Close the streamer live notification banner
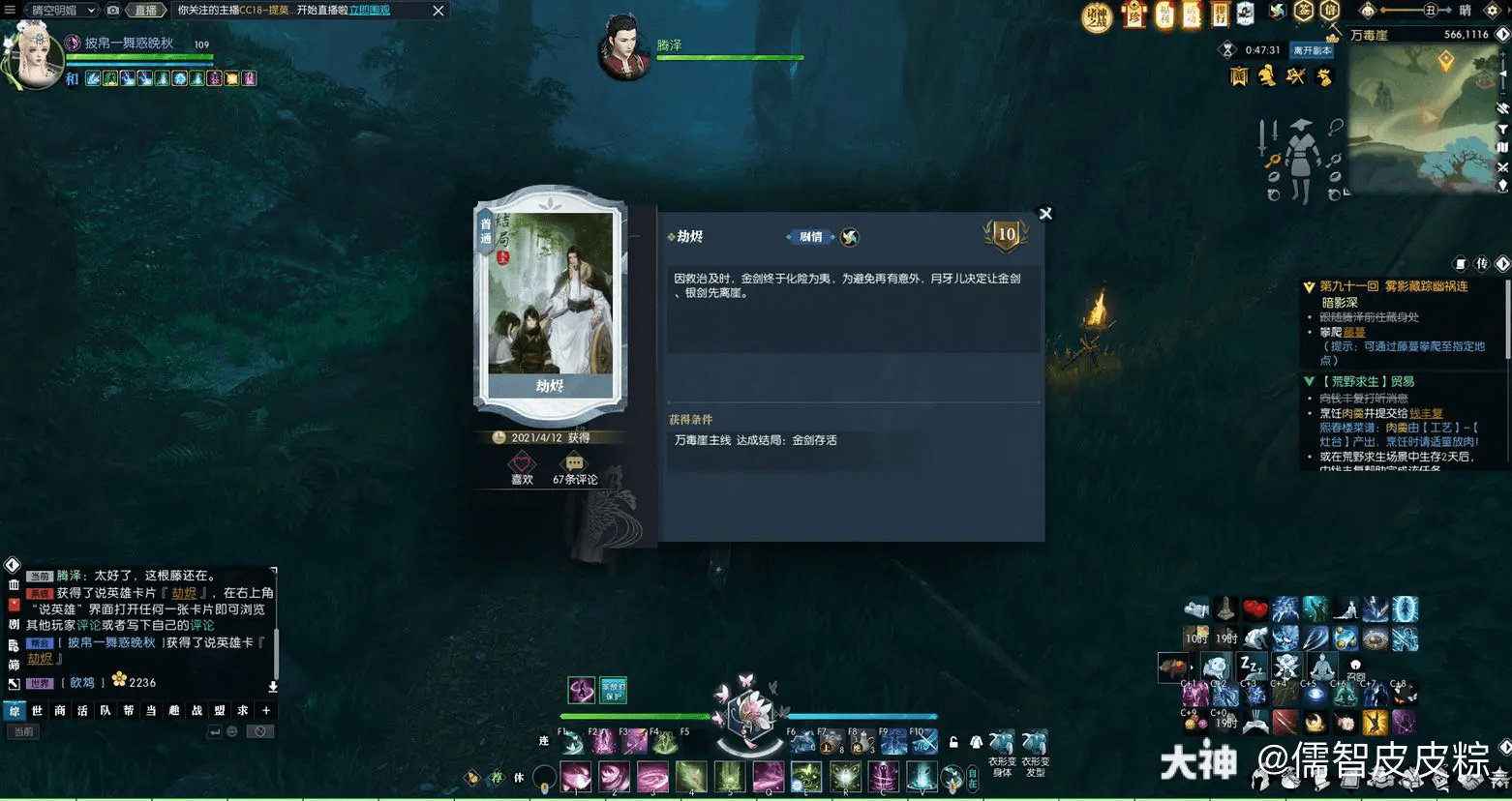Image resolution: width=1512 pixels, height=801 pixels. (438, 11)
